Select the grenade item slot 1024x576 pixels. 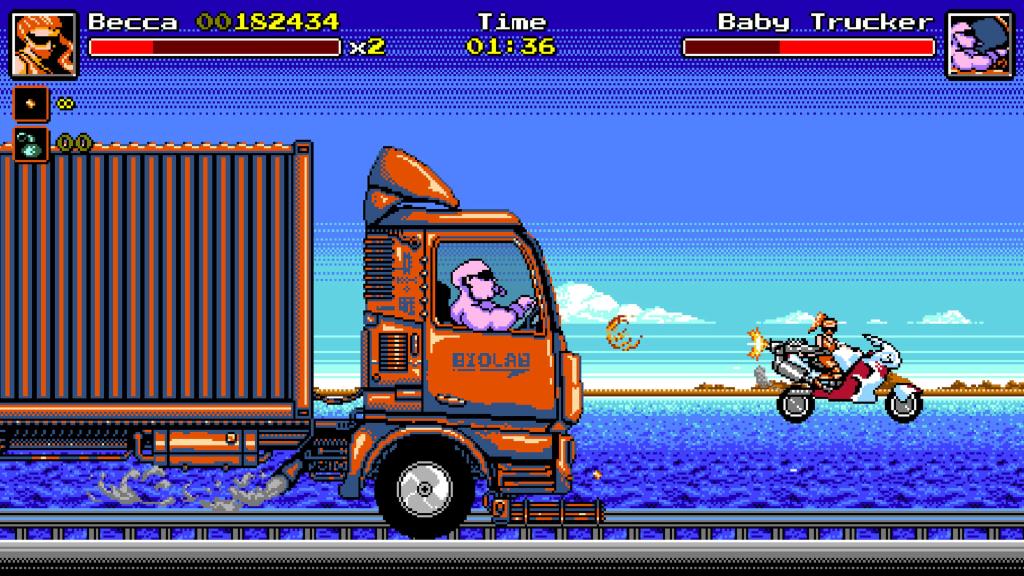click(30, 143)
